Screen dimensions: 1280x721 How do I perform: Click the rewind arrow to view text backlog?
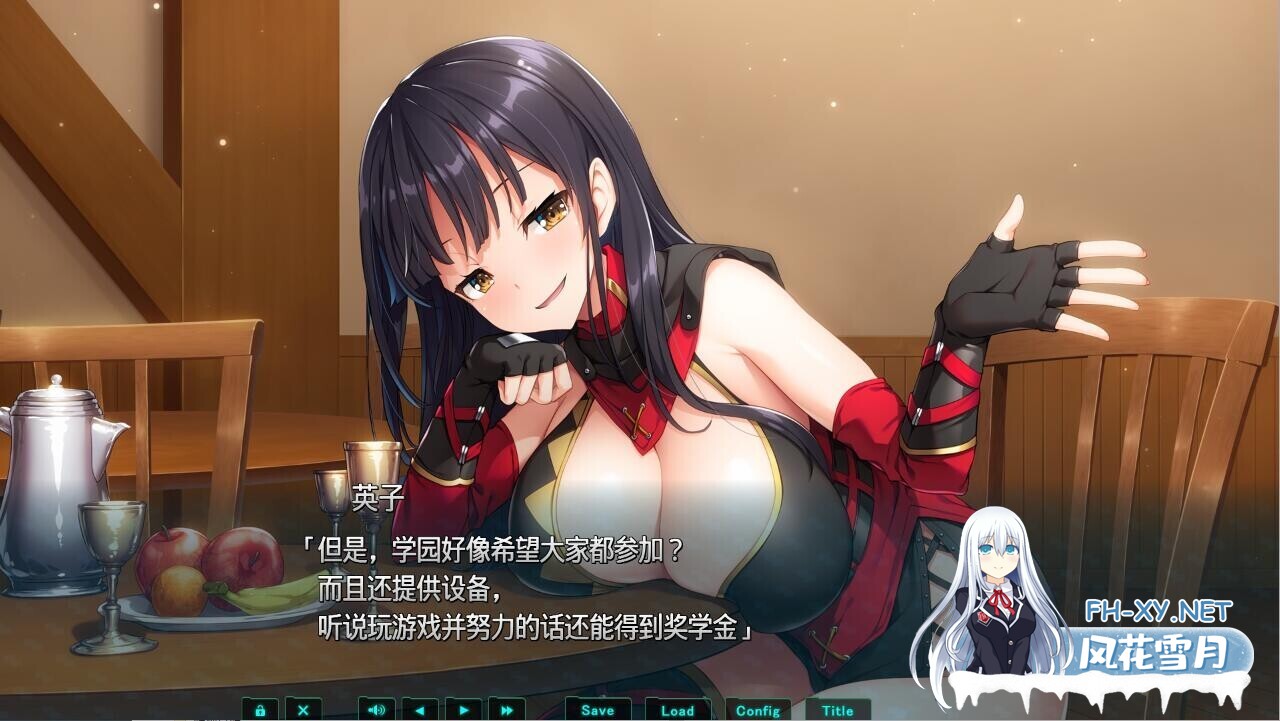tap(418, 710)
